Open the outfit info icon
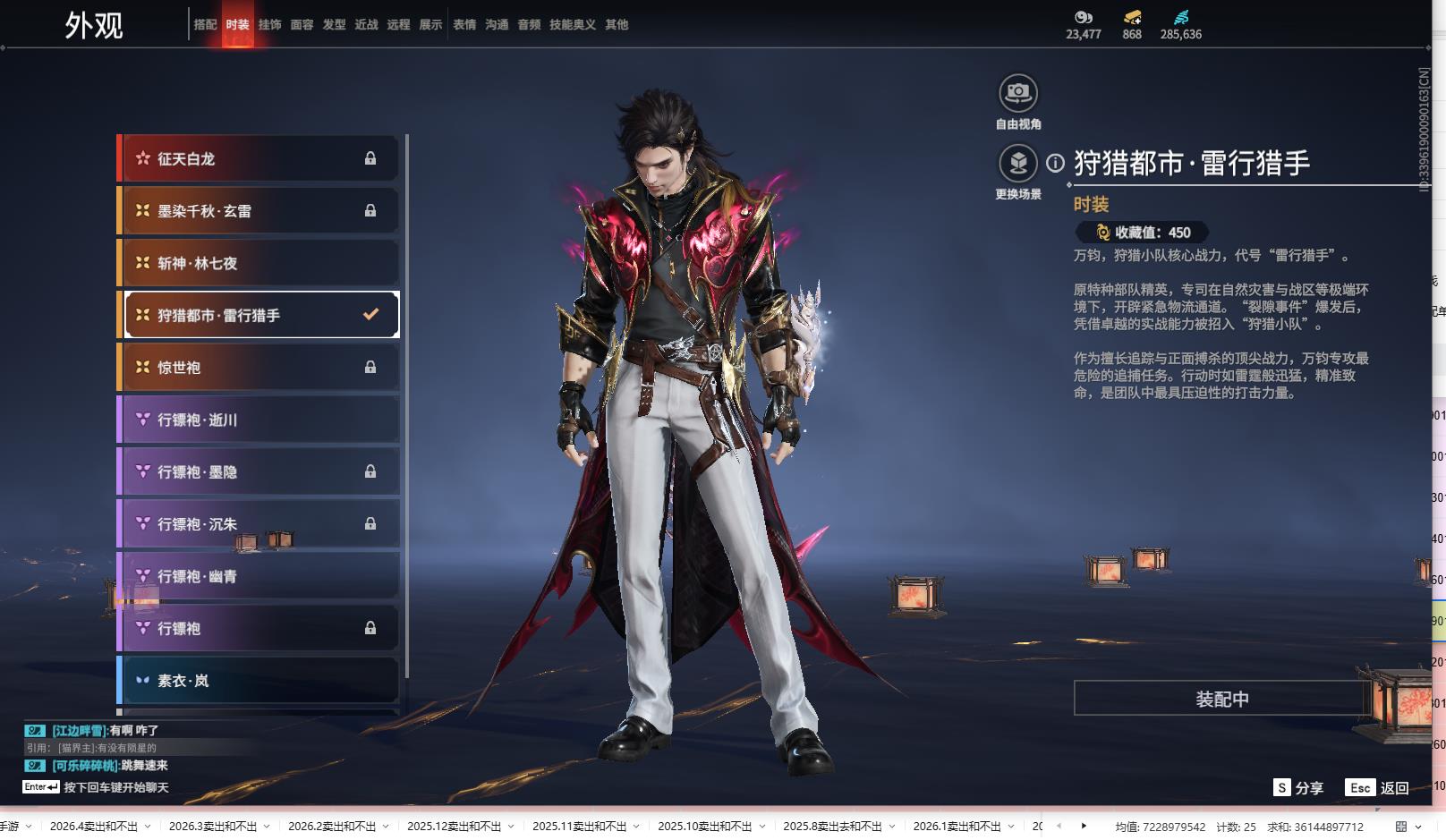 coord(1056,163)
